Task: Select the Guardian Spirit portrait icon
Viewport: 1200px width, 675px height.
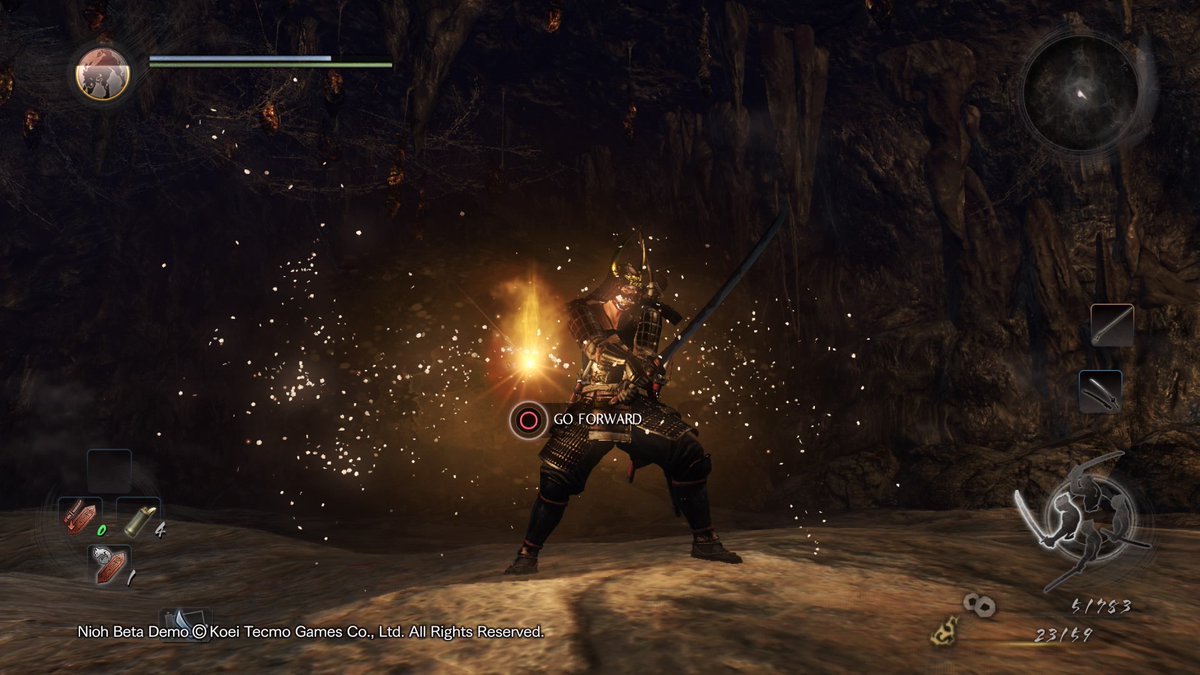Action: (103, 73)
